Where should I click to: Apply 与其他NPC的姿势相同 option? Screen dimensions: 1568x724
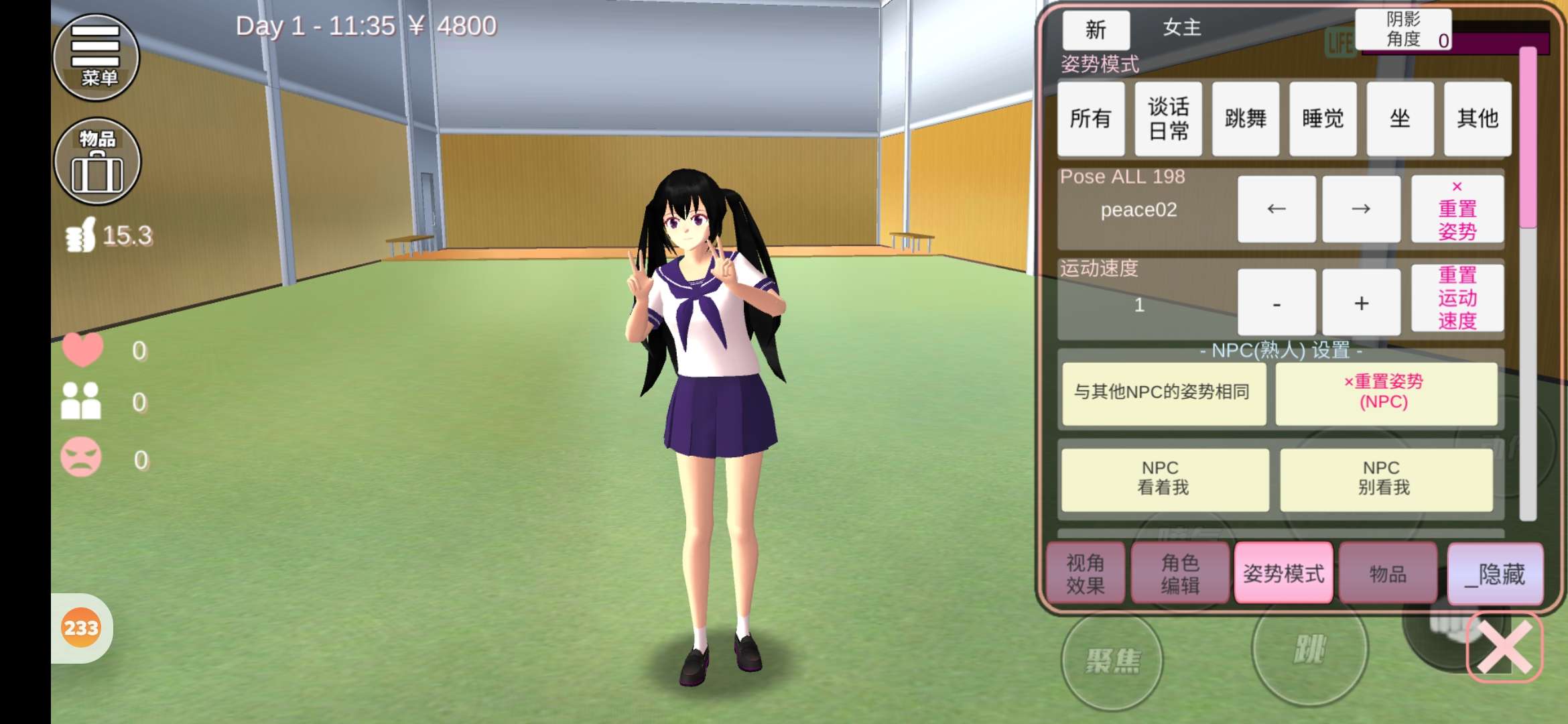(x=1163, y=392)
